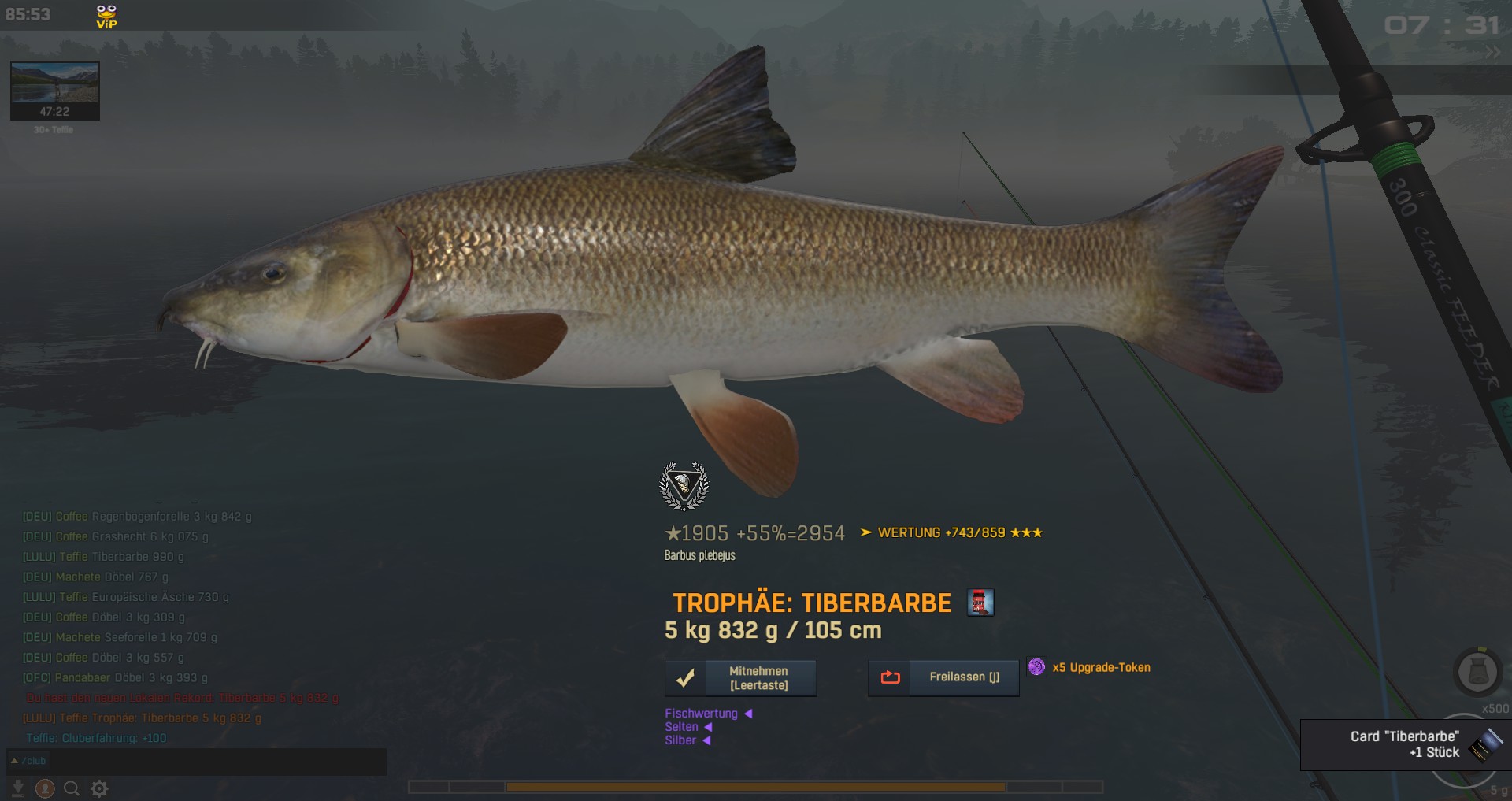Open the chat settings gear icon
This screenshot has height=801, width=1512.
99,788
